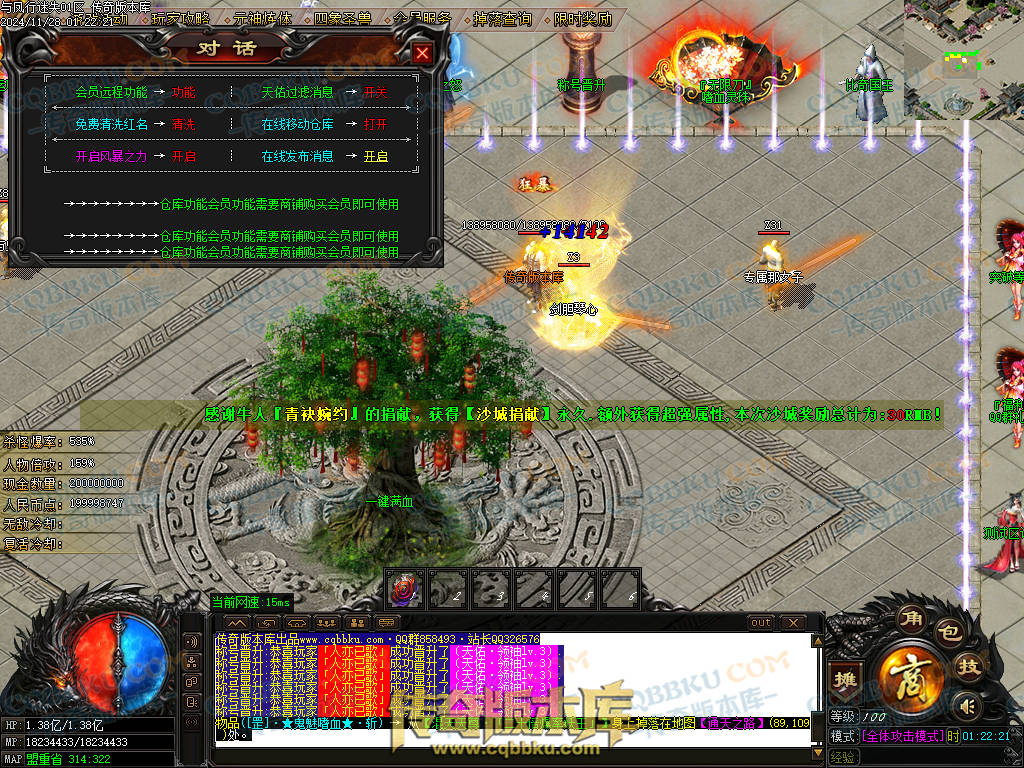Click 开启 for 在线发布消息

(x=375, y=157)
